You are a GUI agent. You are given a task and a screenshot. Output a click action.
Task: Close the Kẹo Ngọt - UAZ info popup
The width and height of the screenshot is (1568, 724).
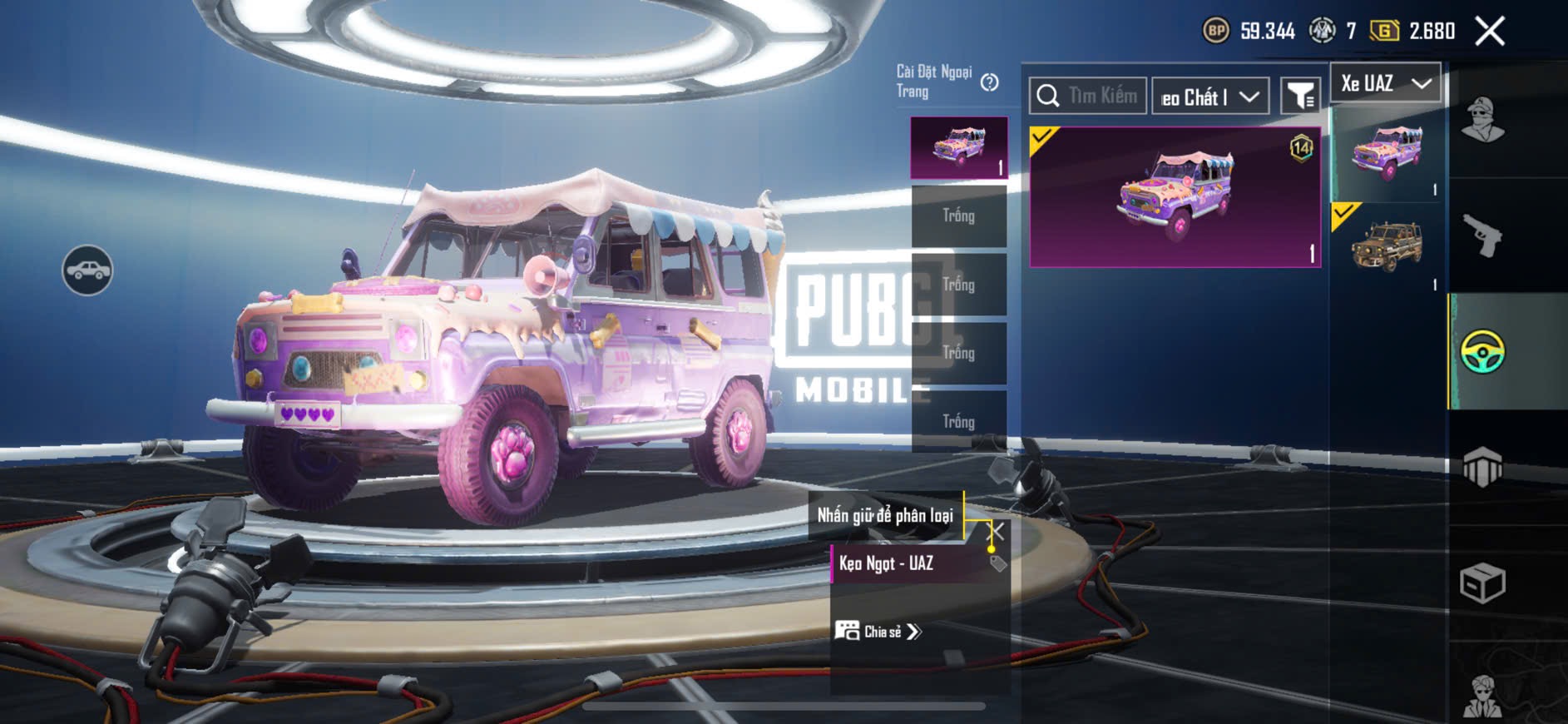[996, 530]
